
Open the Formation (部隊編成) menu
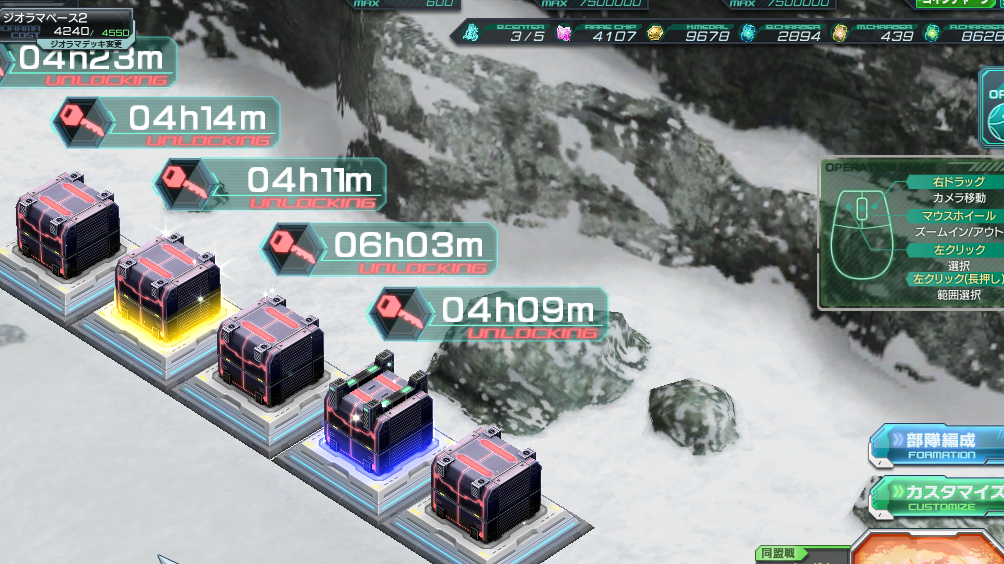(x=938, y=444)
